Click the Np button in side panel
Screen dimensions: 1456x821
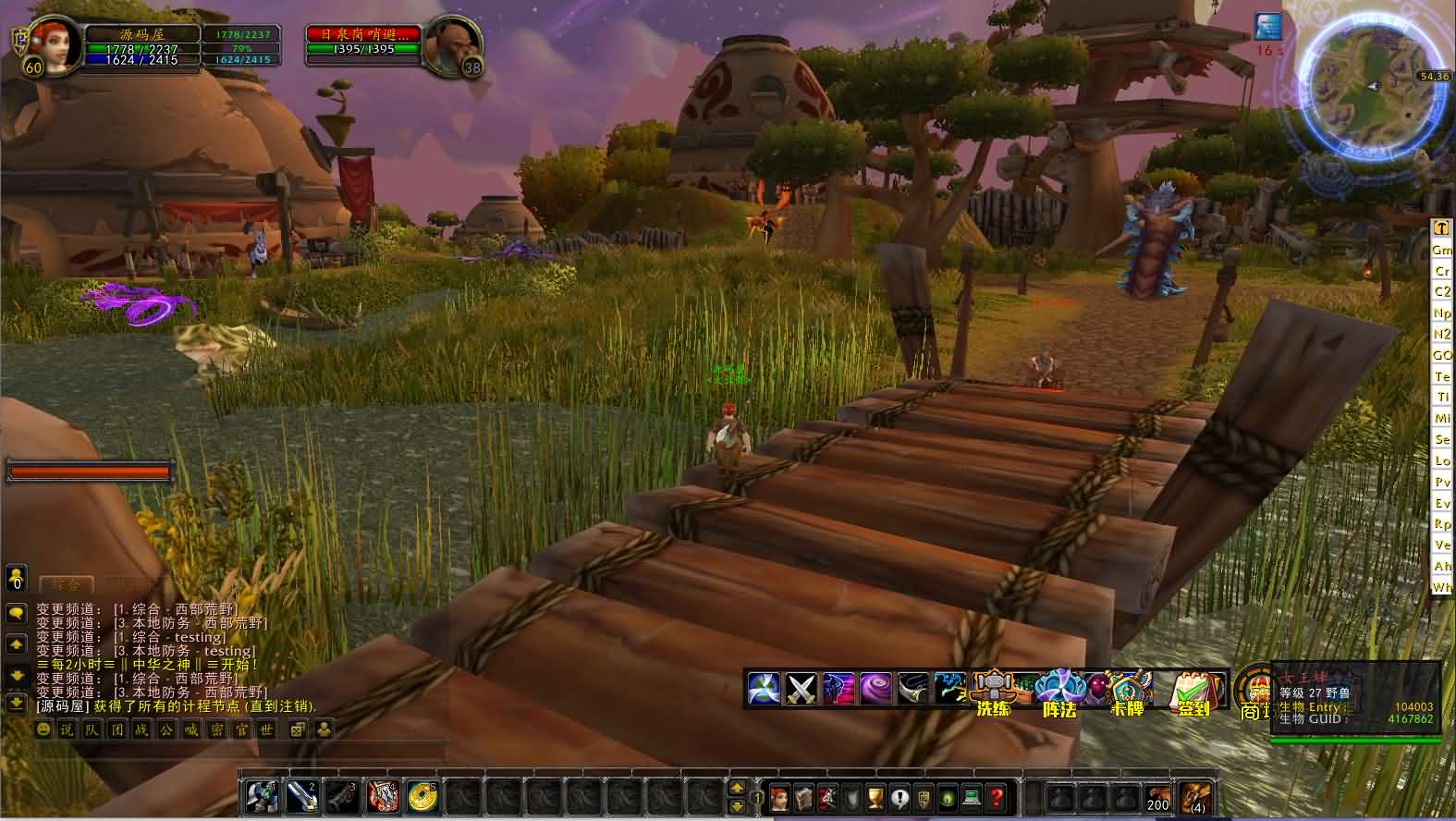coord(1441,313)
